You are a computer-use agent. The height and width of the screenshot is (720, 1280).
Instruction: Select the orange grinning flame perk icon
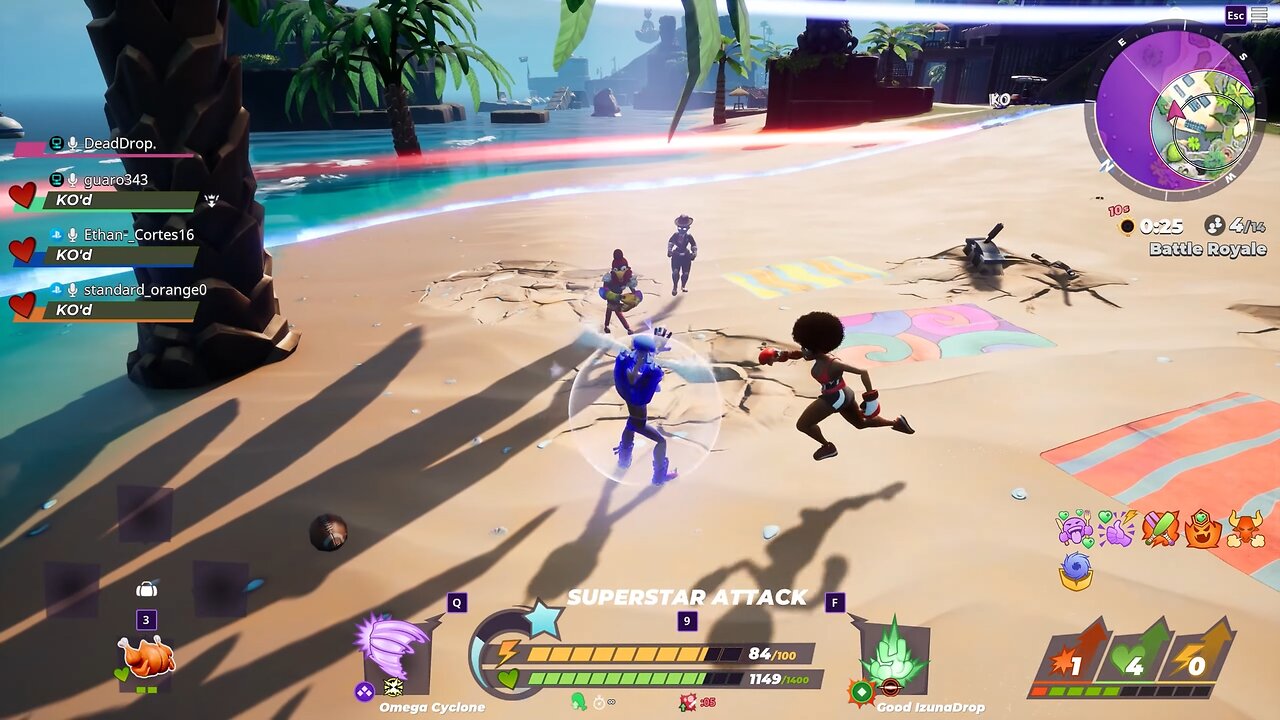click(1203, 528)
